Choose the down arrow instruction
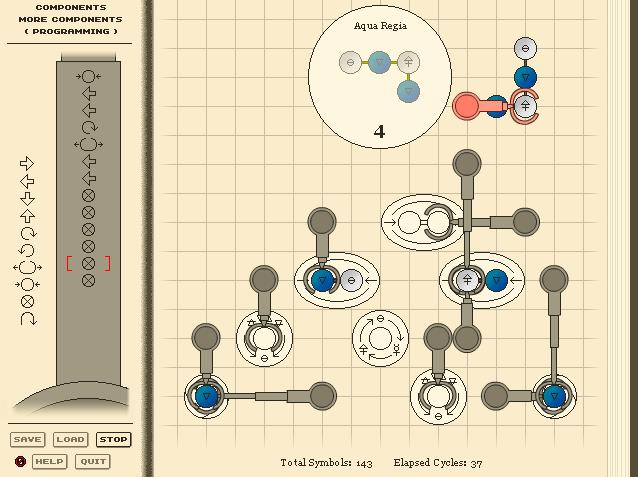638x477 pixels. [28, 197]
